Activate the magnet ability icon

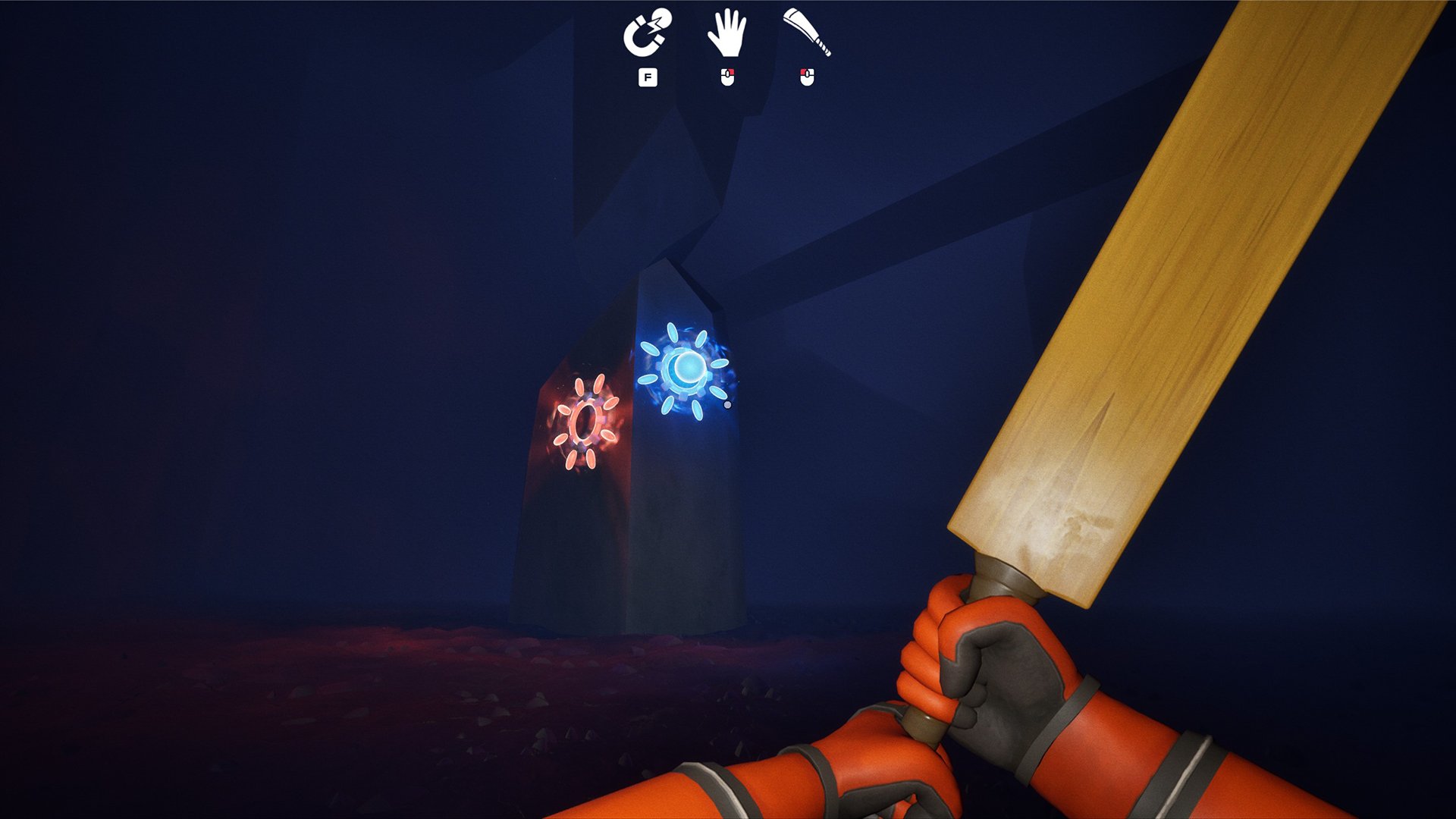tap(647, 33)
